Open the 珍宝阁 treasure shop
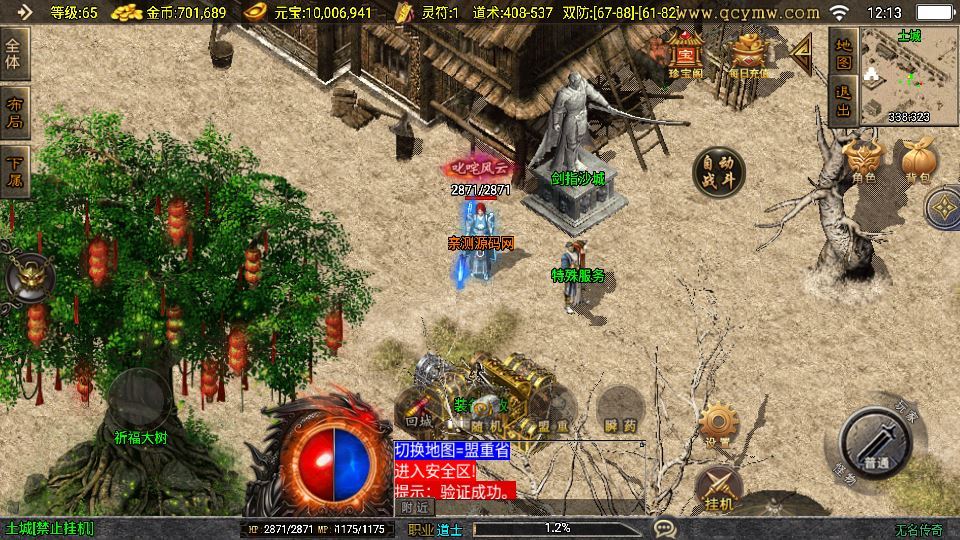Viewport: 960px width, 540px height. coord(686,55)
